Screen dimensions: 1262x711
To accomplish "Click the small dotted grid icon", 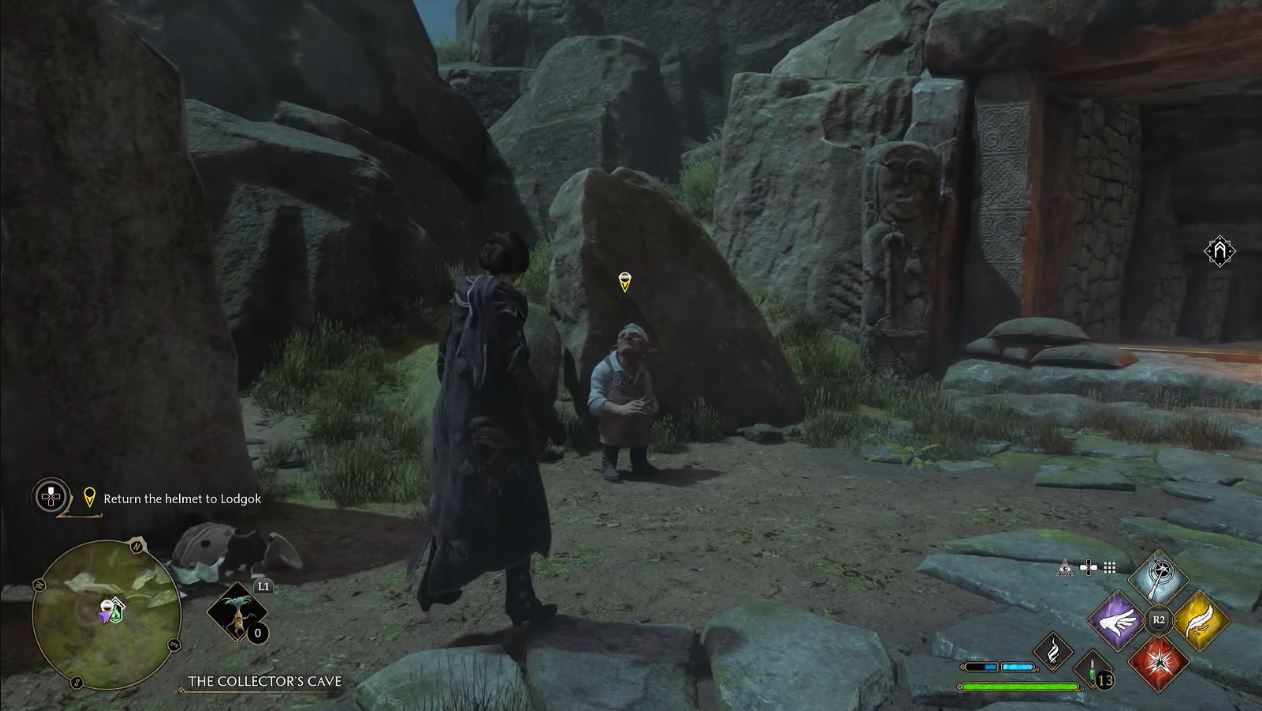I will pyautogui.click(x=1109, y=568).
